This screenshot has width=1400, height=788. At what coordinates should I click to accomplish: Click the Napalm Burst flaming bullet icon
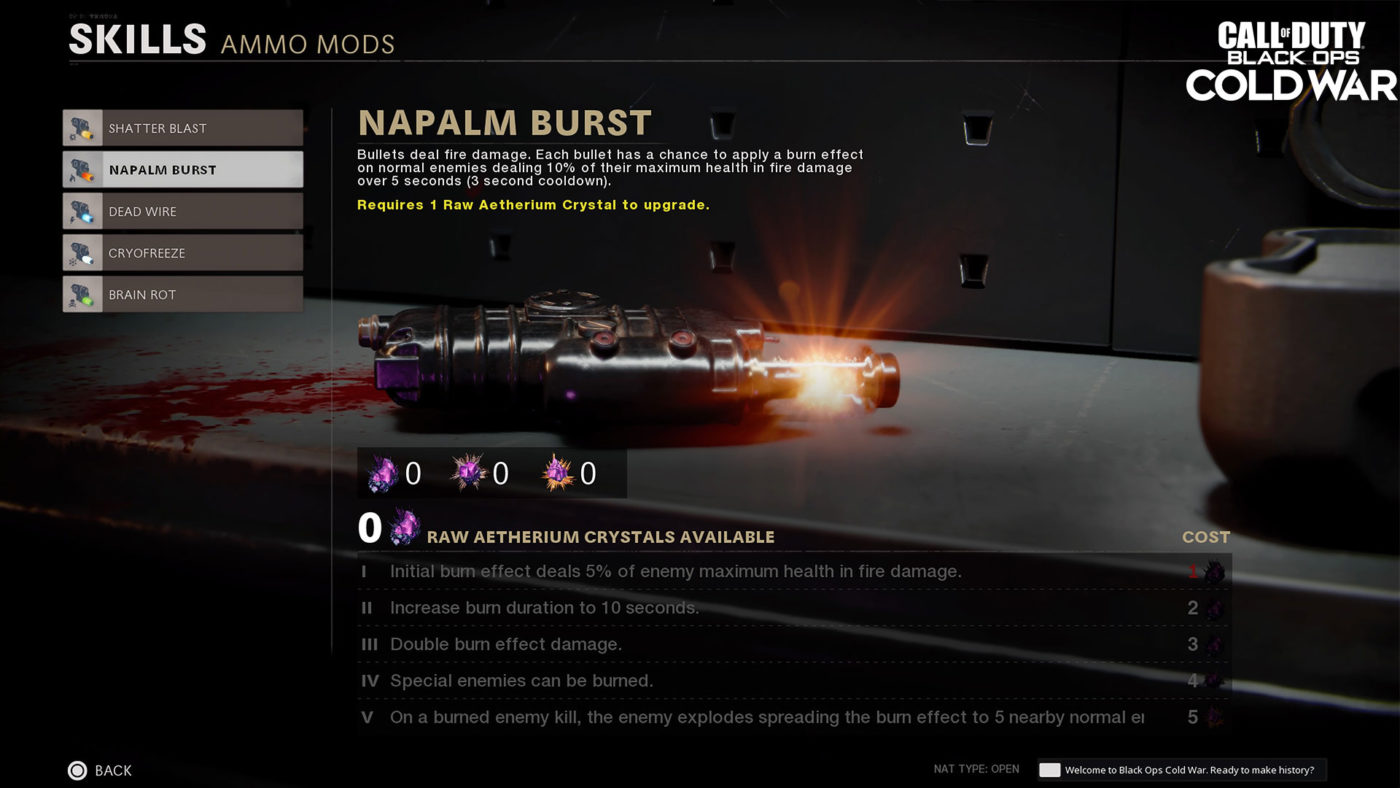point(82,169)
